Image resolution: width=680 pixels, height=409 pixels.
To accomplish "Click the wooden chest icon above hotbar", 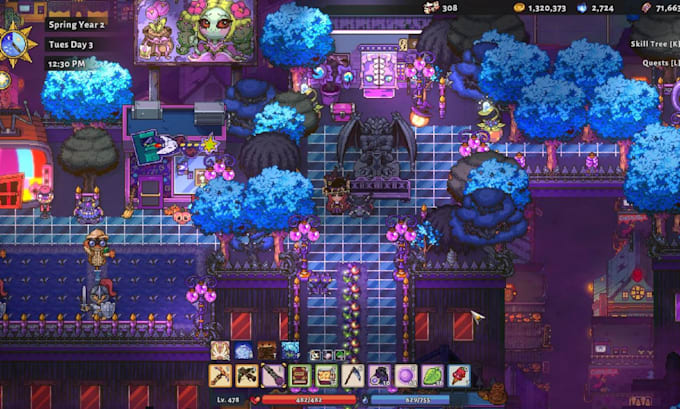I will click(x=266, y=350).
